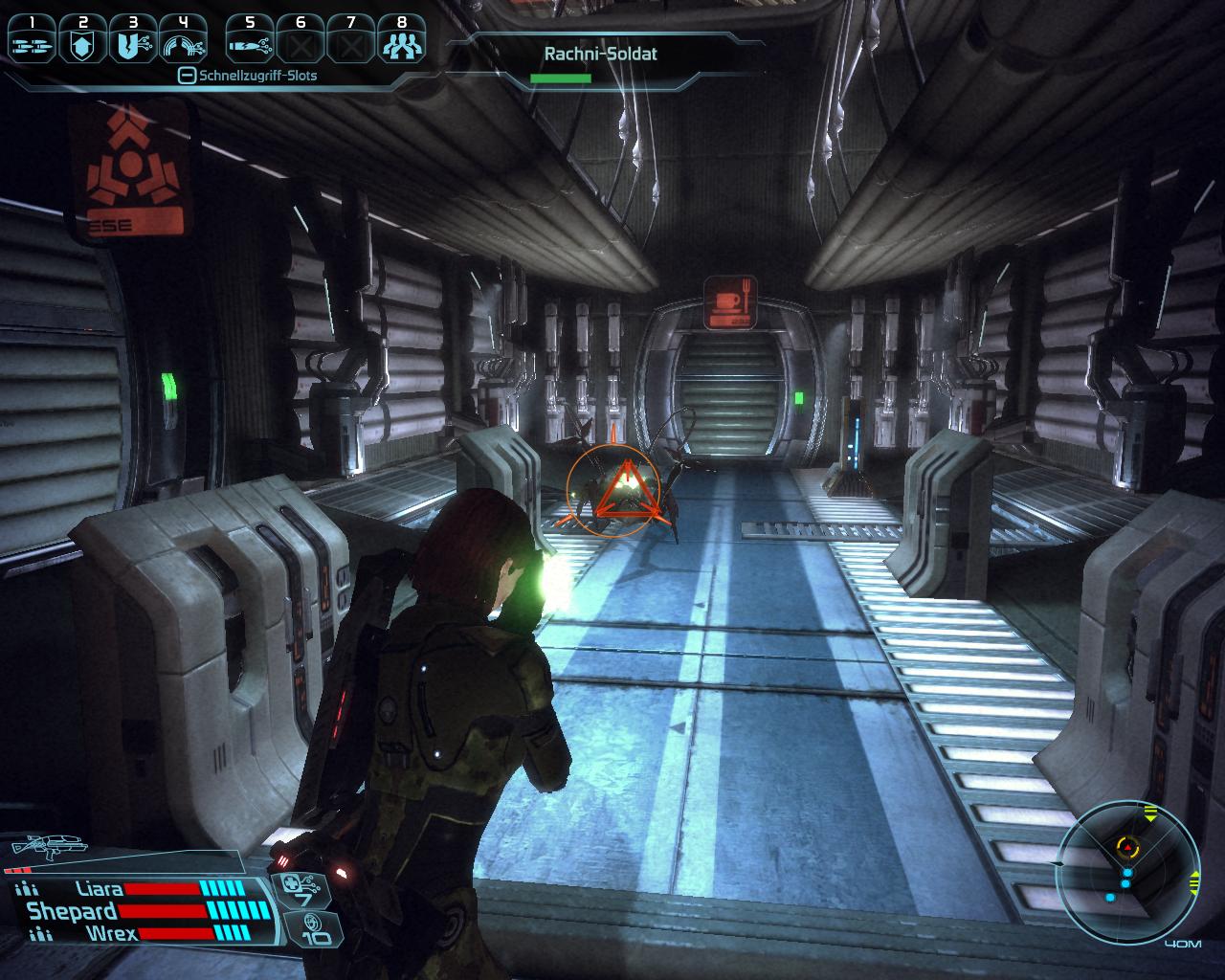Use the medi-gel icon showing 7
This screenshot has height=980, width=1225.
coord(304,891)
